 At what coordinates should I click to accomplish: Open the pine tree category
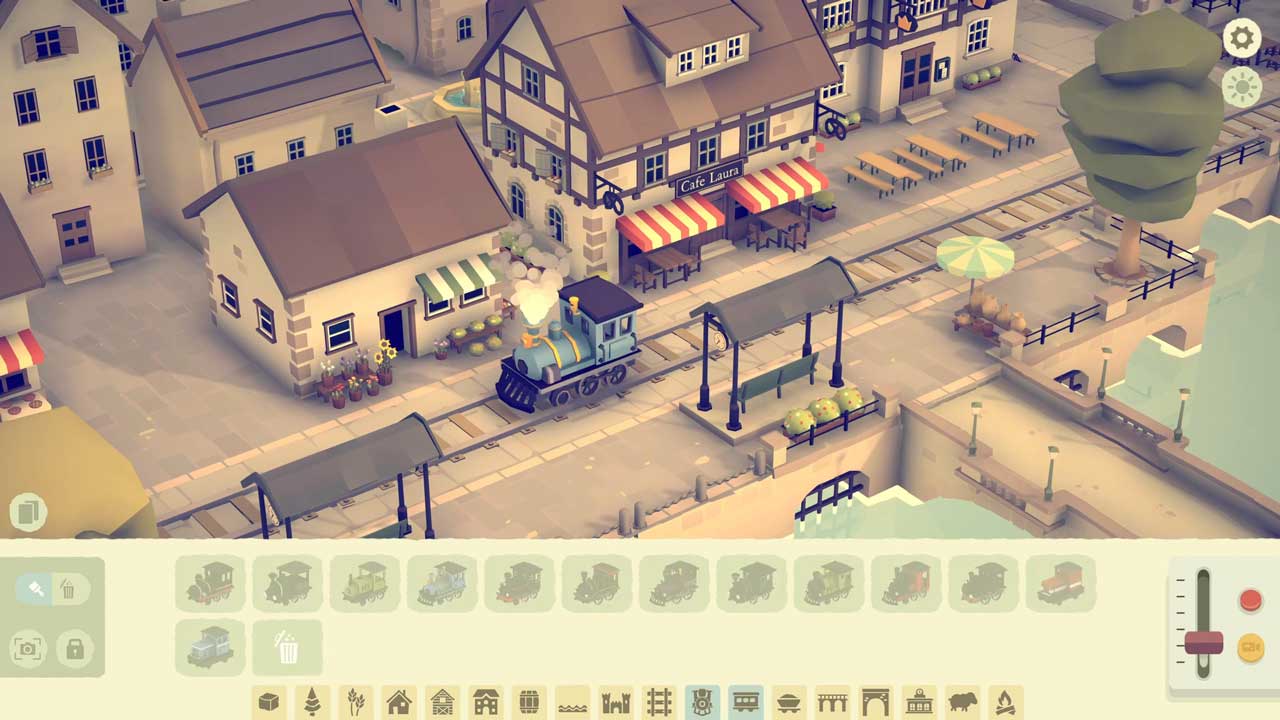pyautogui.click(x=312, y=702)
